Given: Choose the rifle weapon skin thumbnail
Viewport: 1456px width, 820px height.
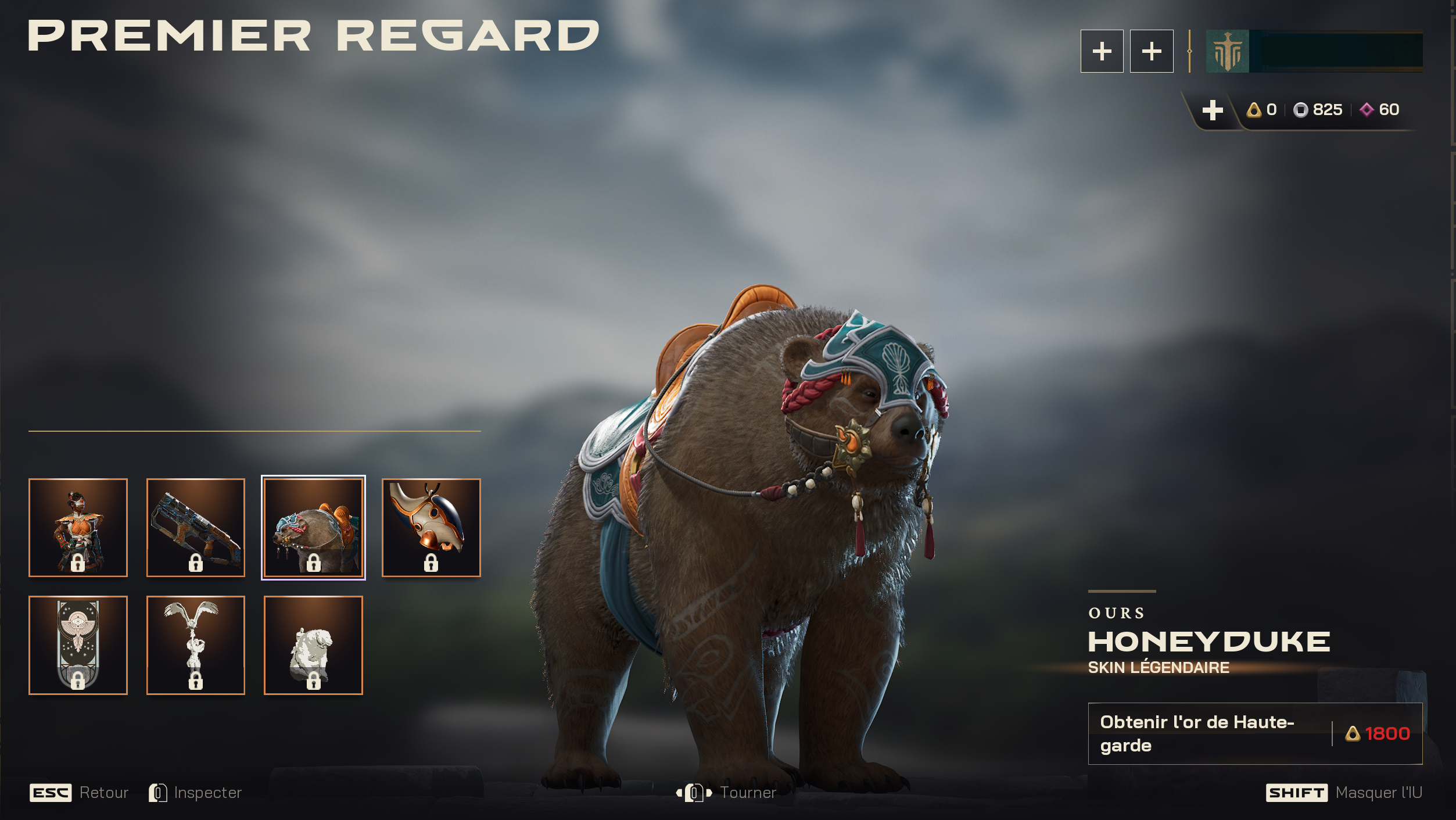Looking at the screenshot, I should coord(195,527).
